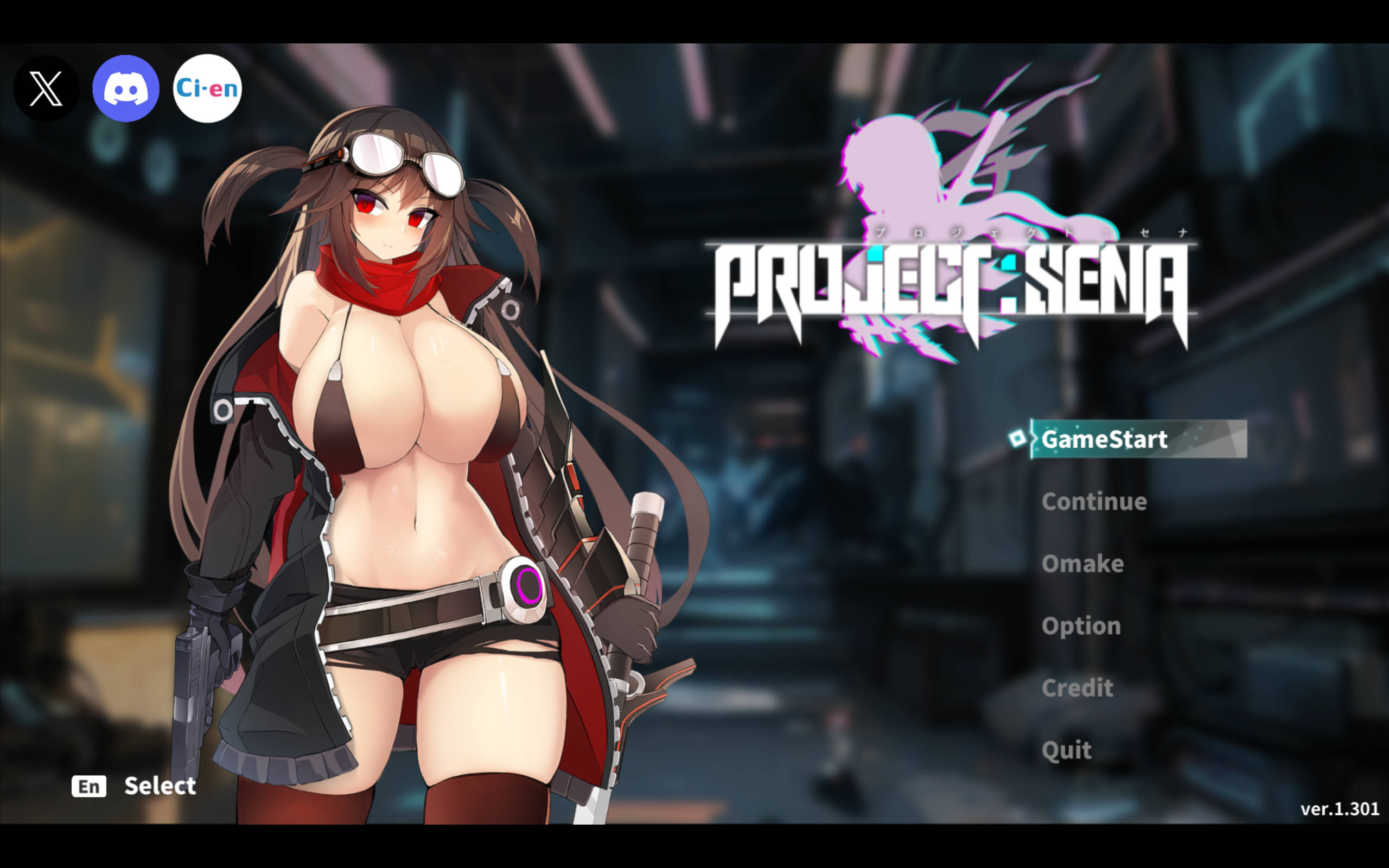Open the Option menu

tap(1081, 626)
